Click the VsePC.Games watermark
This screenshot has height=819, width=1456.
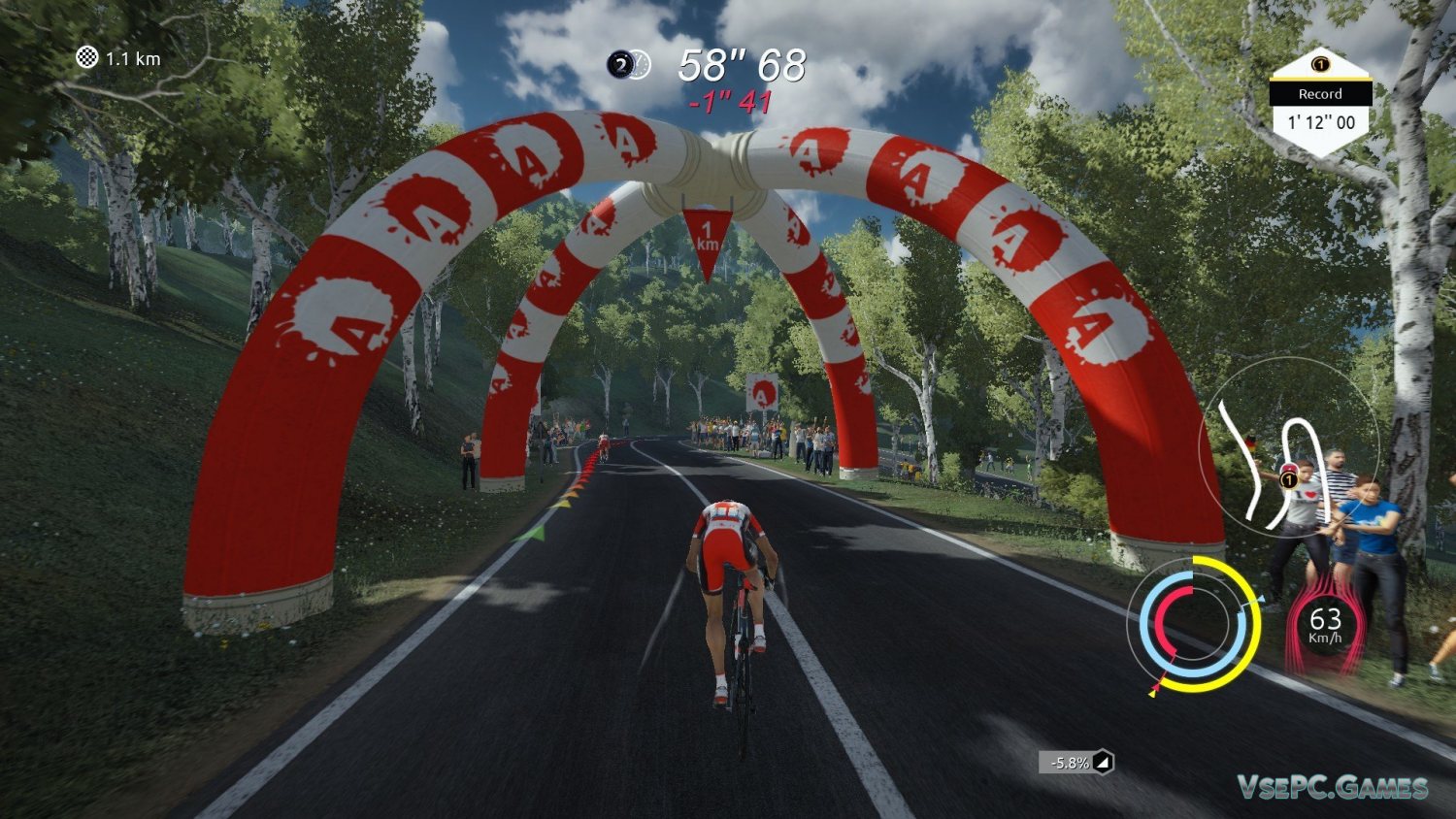[1332, 787]
